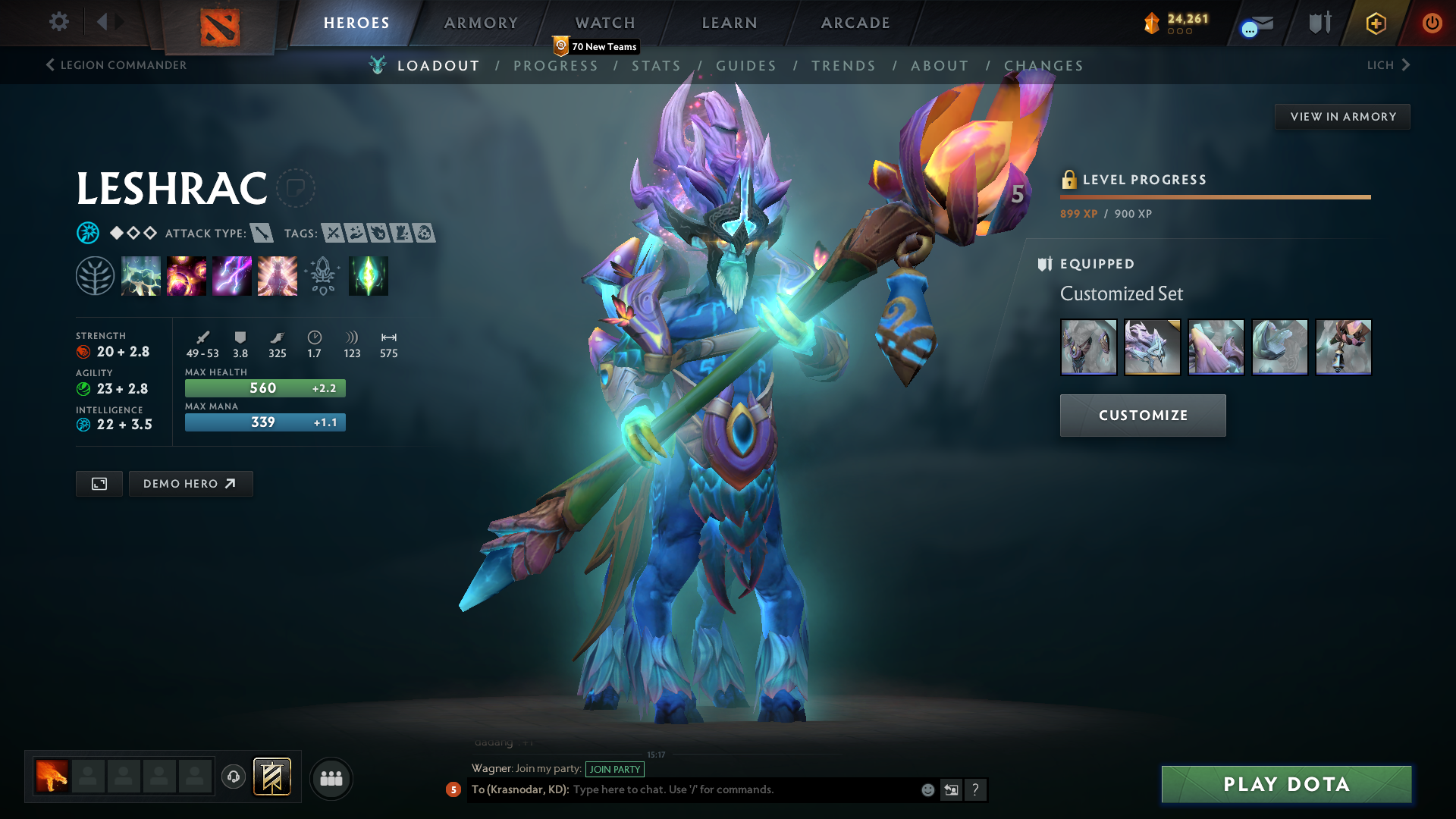The image size is (1456, 819).
Task: Click the settings gear icon
Action: (x=58, y=22)
